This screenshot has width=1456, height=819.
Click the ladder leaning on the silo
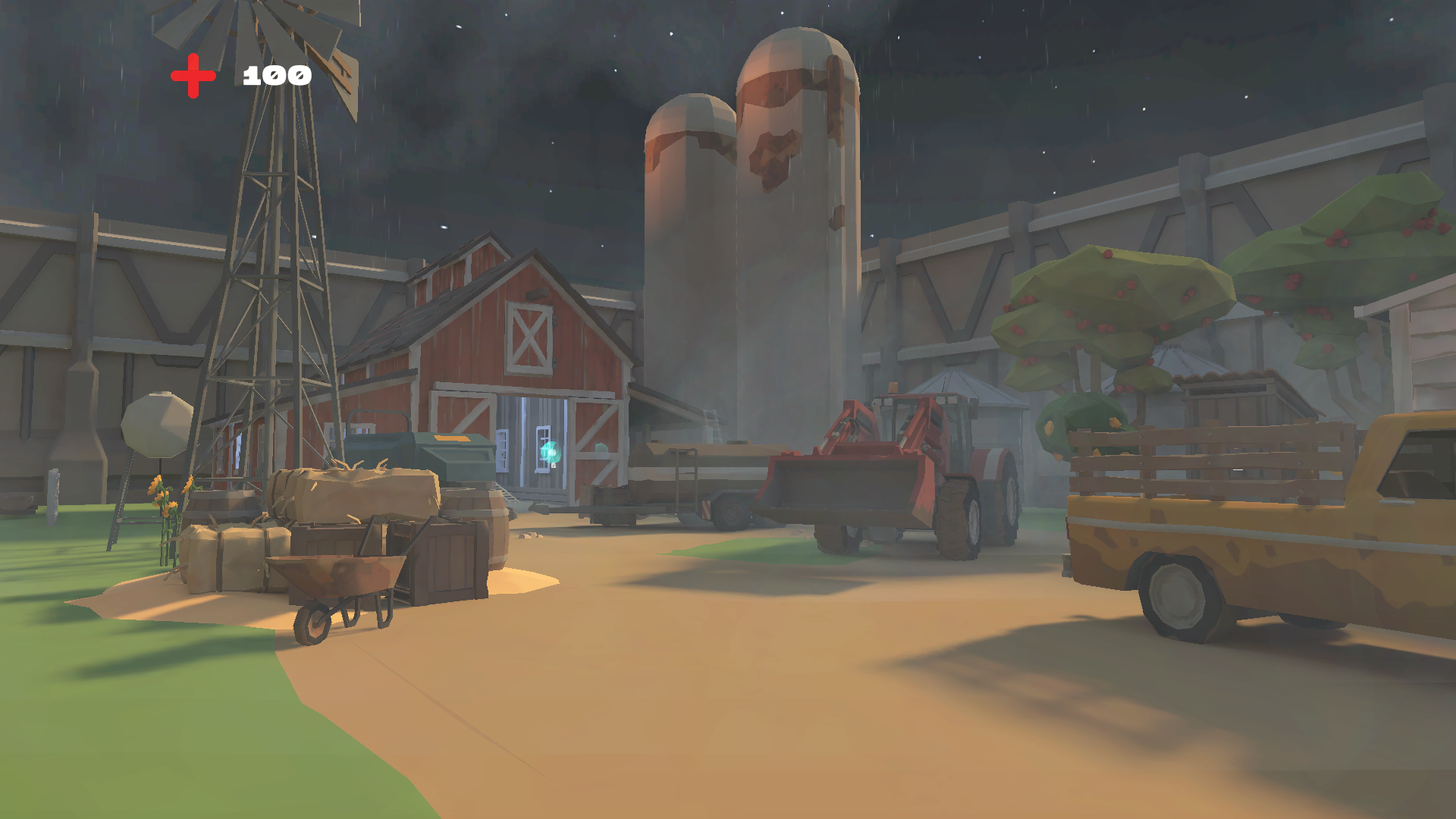pyautogui.click(x=713, y=425)
